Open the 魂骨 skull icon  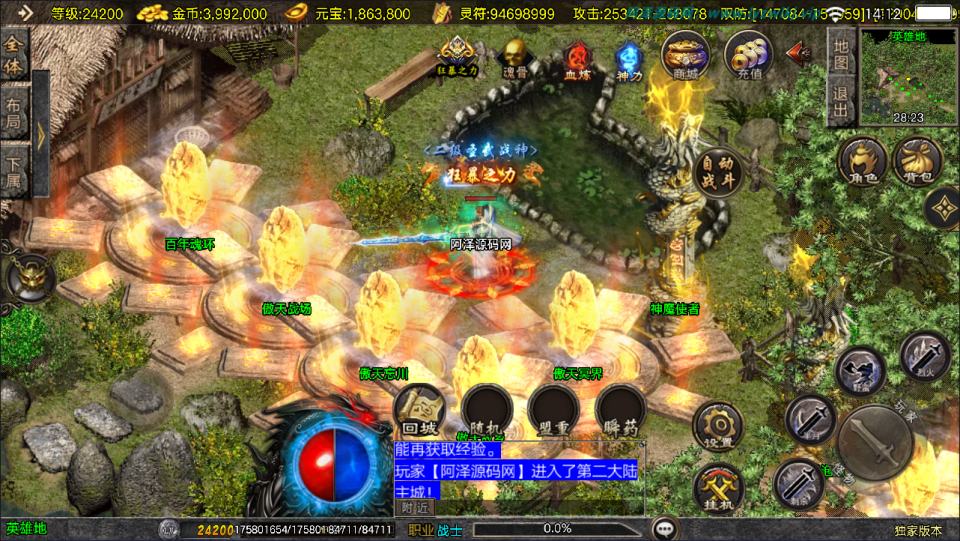pos(515,56)
